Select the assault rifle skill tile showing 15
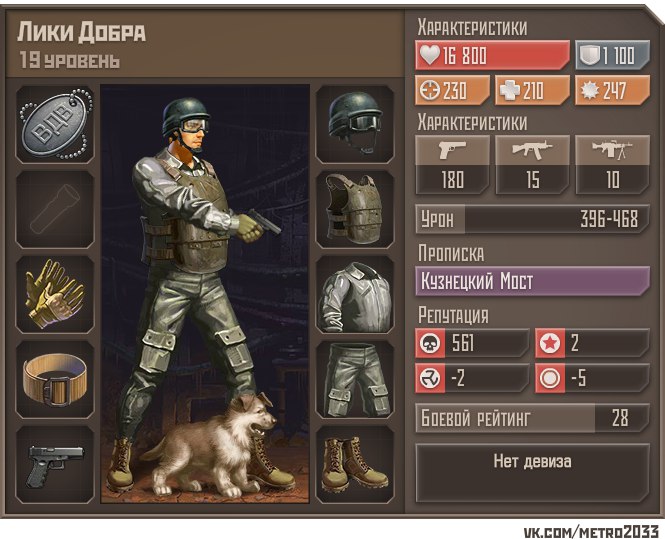The height and width of the screenshot is (539, 665). [x=533, y=166]
